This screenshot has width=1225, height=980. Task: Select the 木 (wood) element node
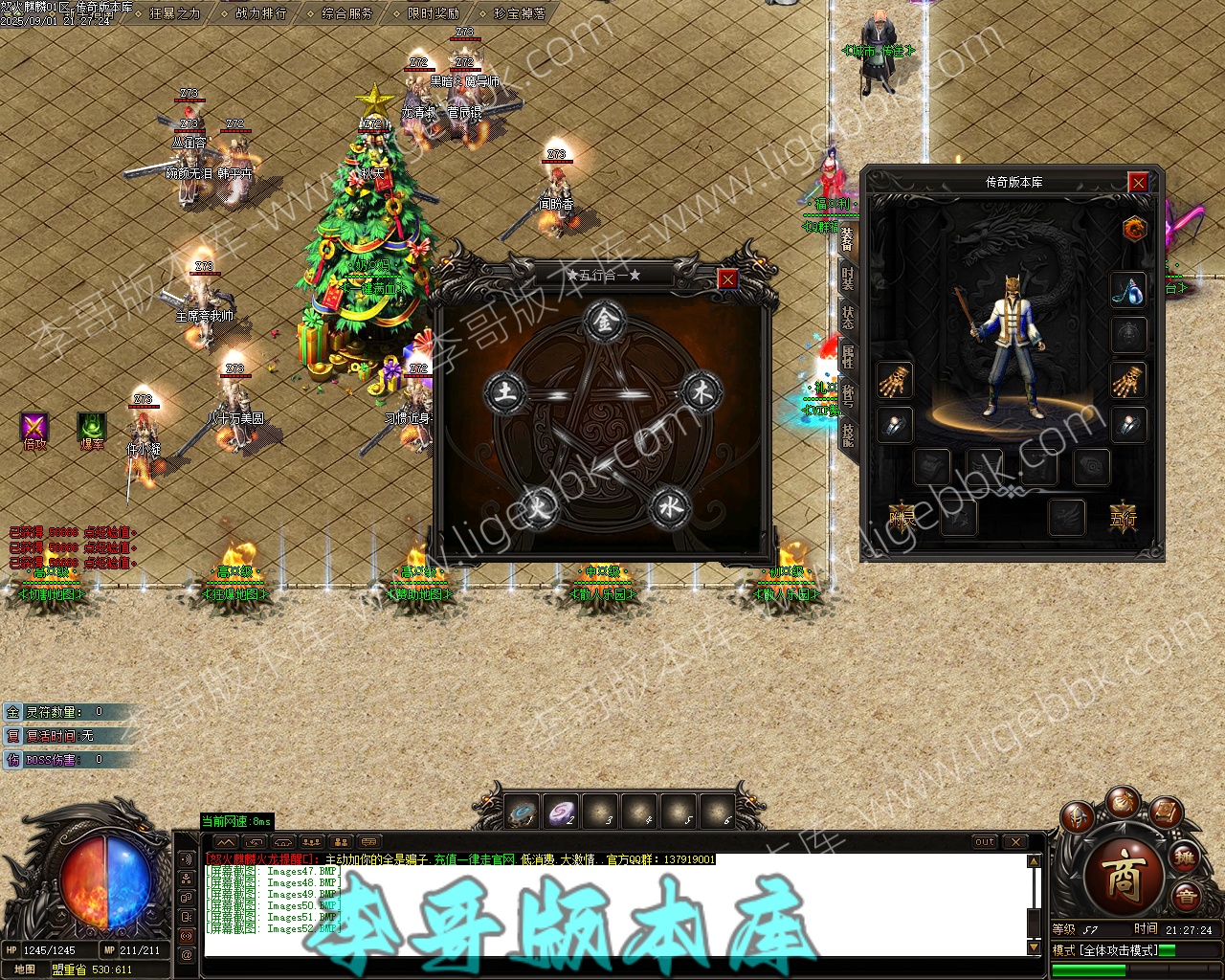click(702, 391)
